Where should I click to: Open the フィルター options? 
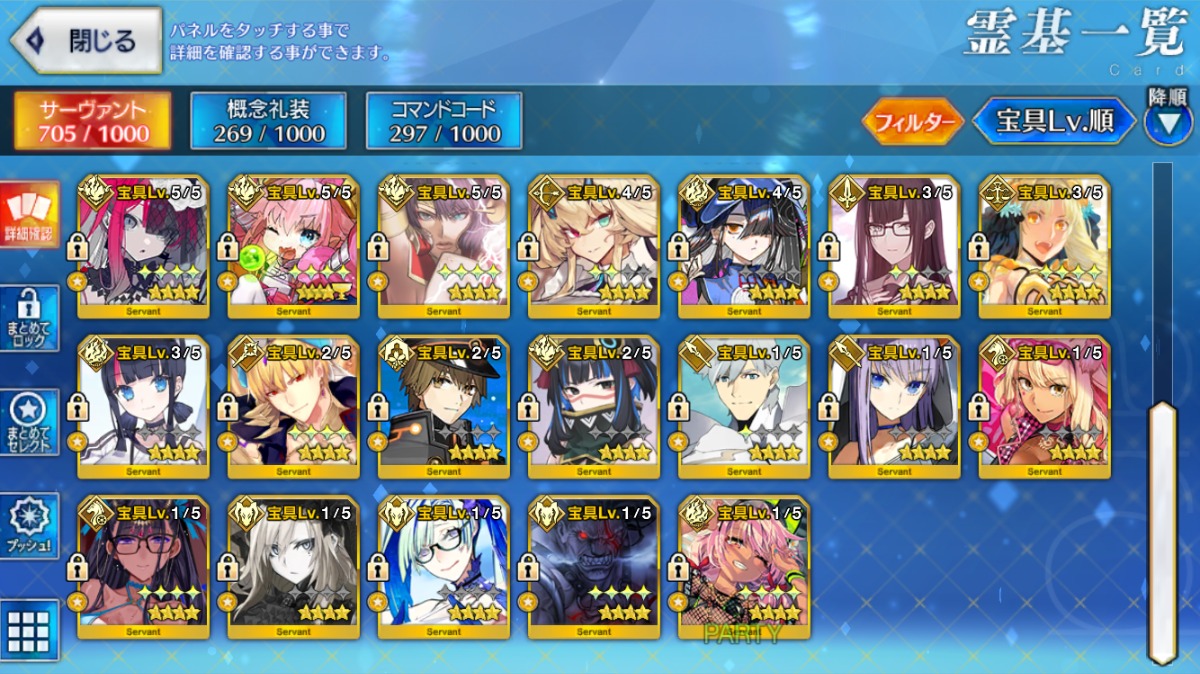pos(912,123)
